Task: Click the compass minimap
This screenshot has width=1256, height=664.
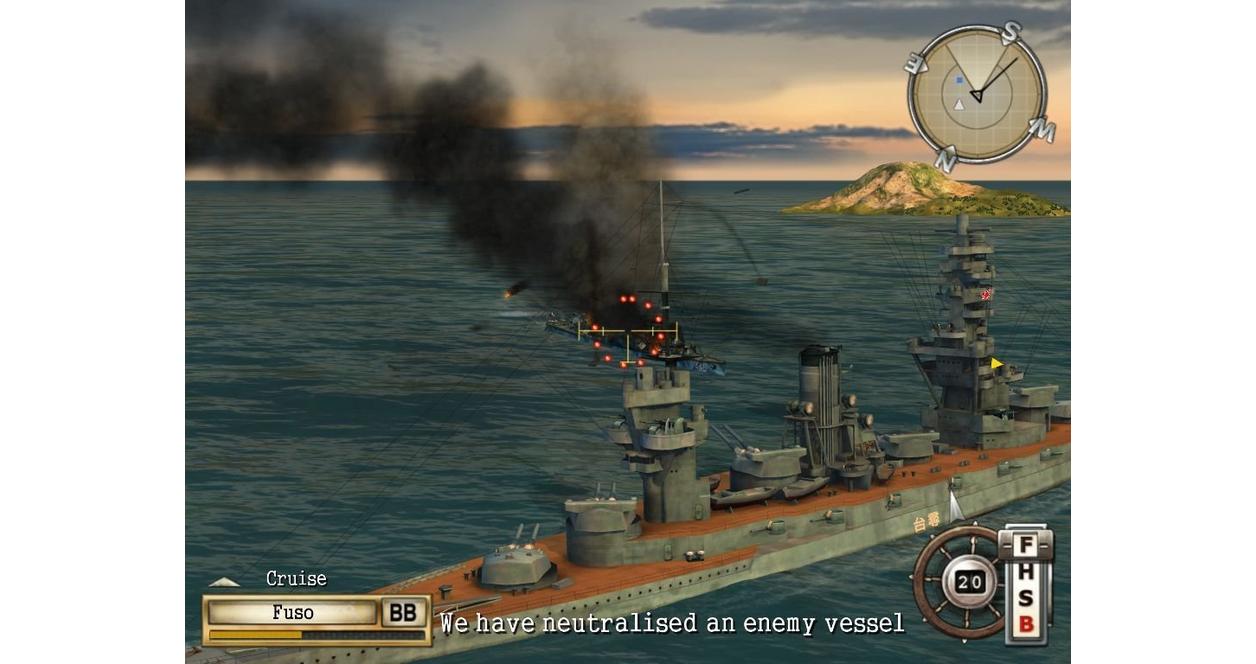Action: tap(977, 94)
